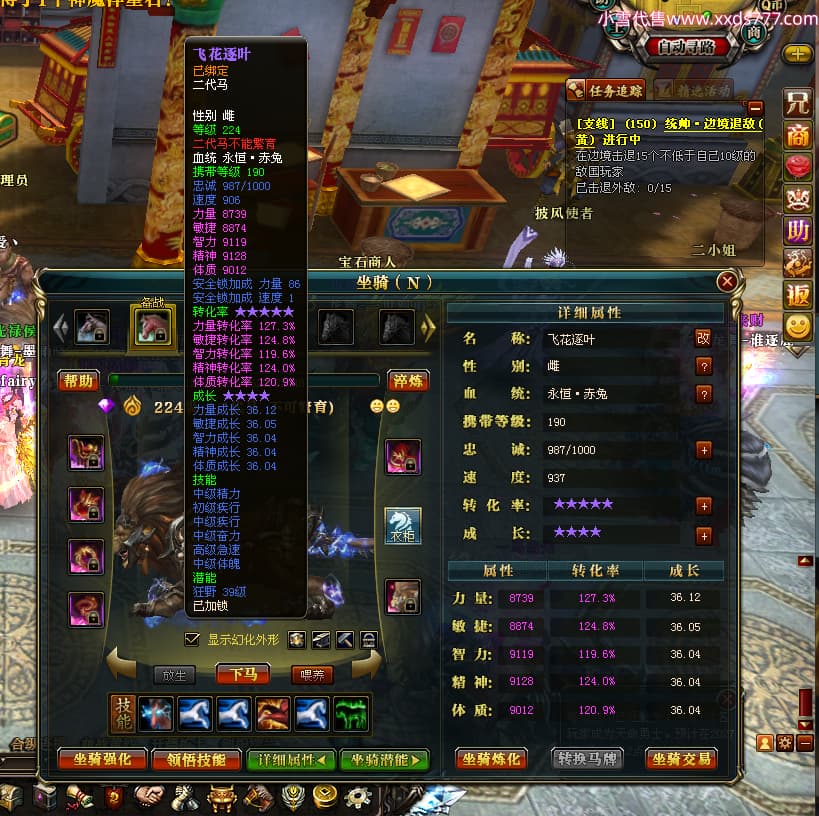Close the 坐骑 mount window

coord(727,282)
